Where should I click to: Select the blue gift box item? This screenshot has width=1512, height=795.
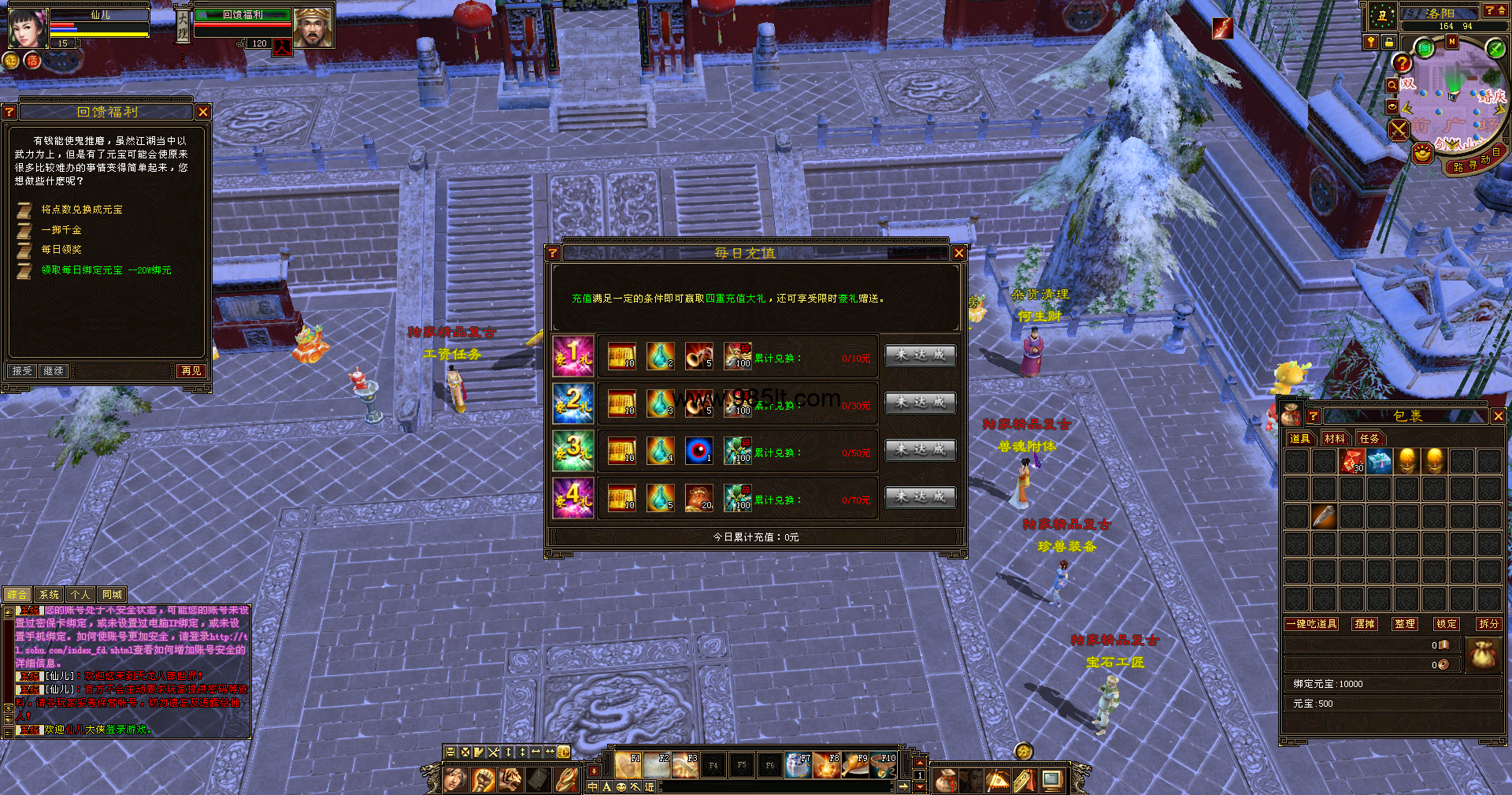coord(1380,461)
